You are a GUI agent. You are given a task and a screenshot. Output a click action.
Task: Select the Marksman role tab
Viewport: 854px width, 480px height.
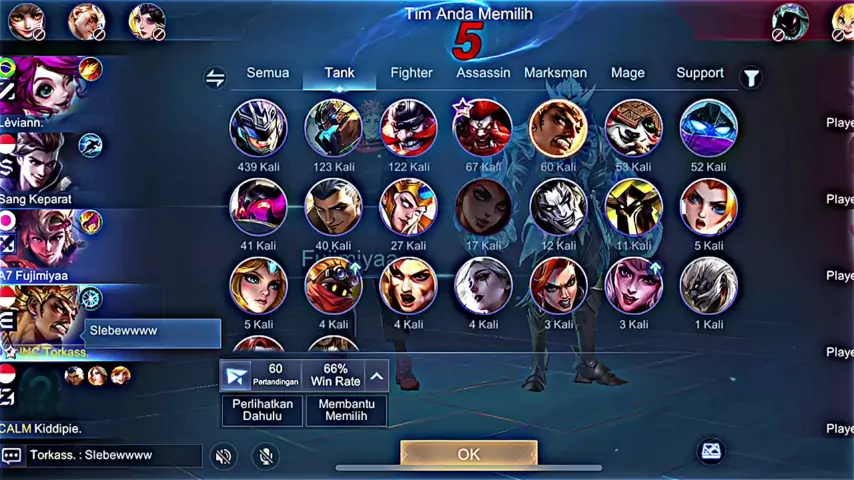[x=555, y=73]
